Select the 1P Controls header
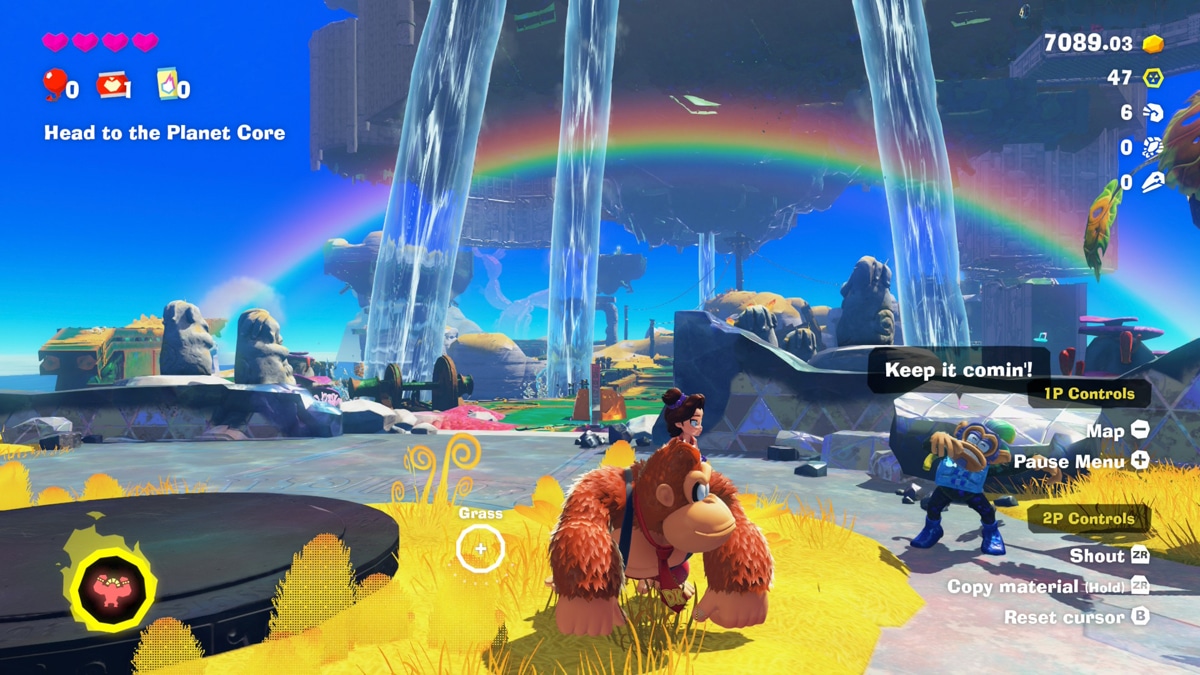This screenshot has height=675, width=1200. (x=1089, y=394)
